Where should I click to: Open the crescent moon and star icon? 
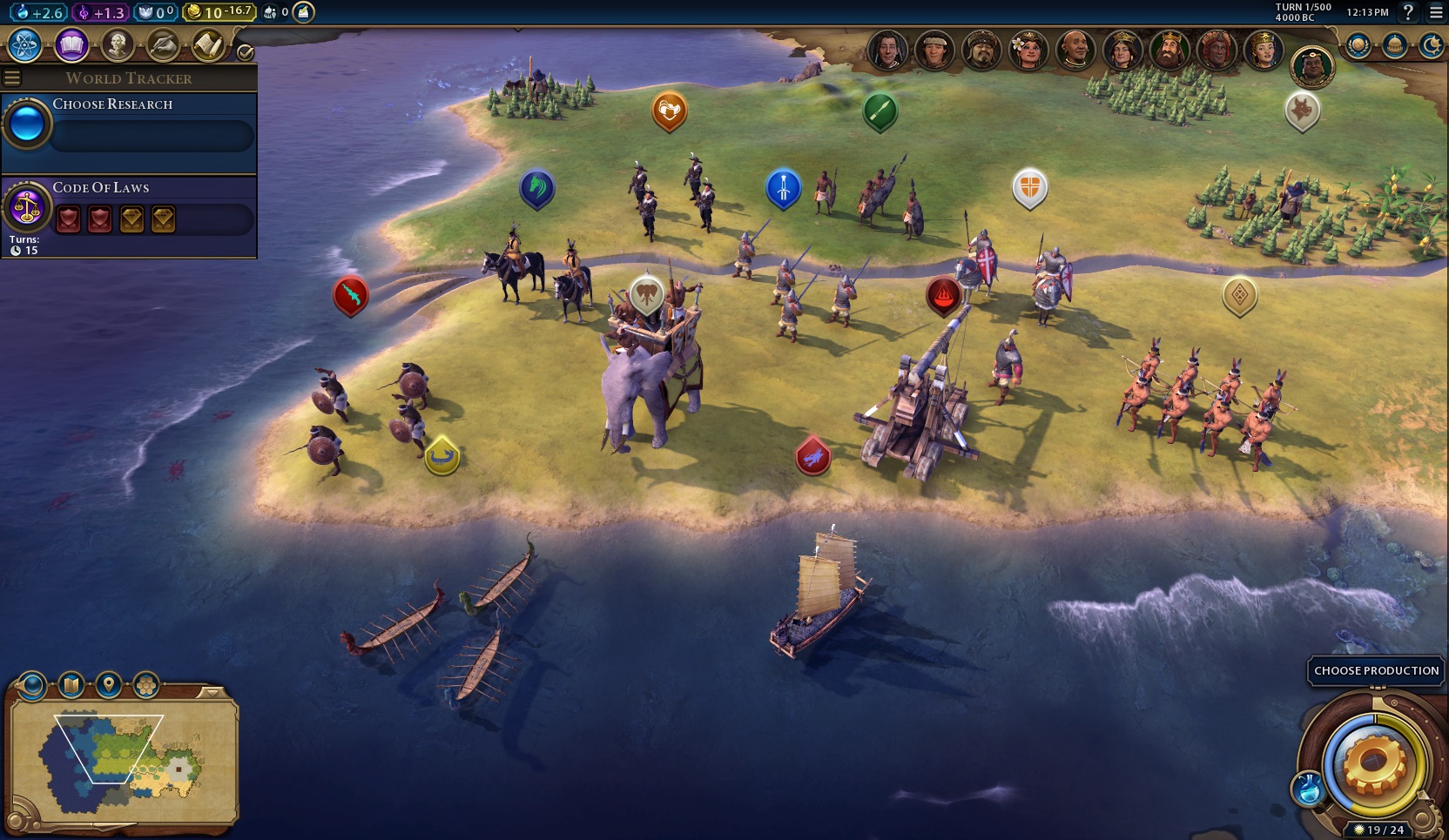pyautogui.click(x=1431, y=45)
